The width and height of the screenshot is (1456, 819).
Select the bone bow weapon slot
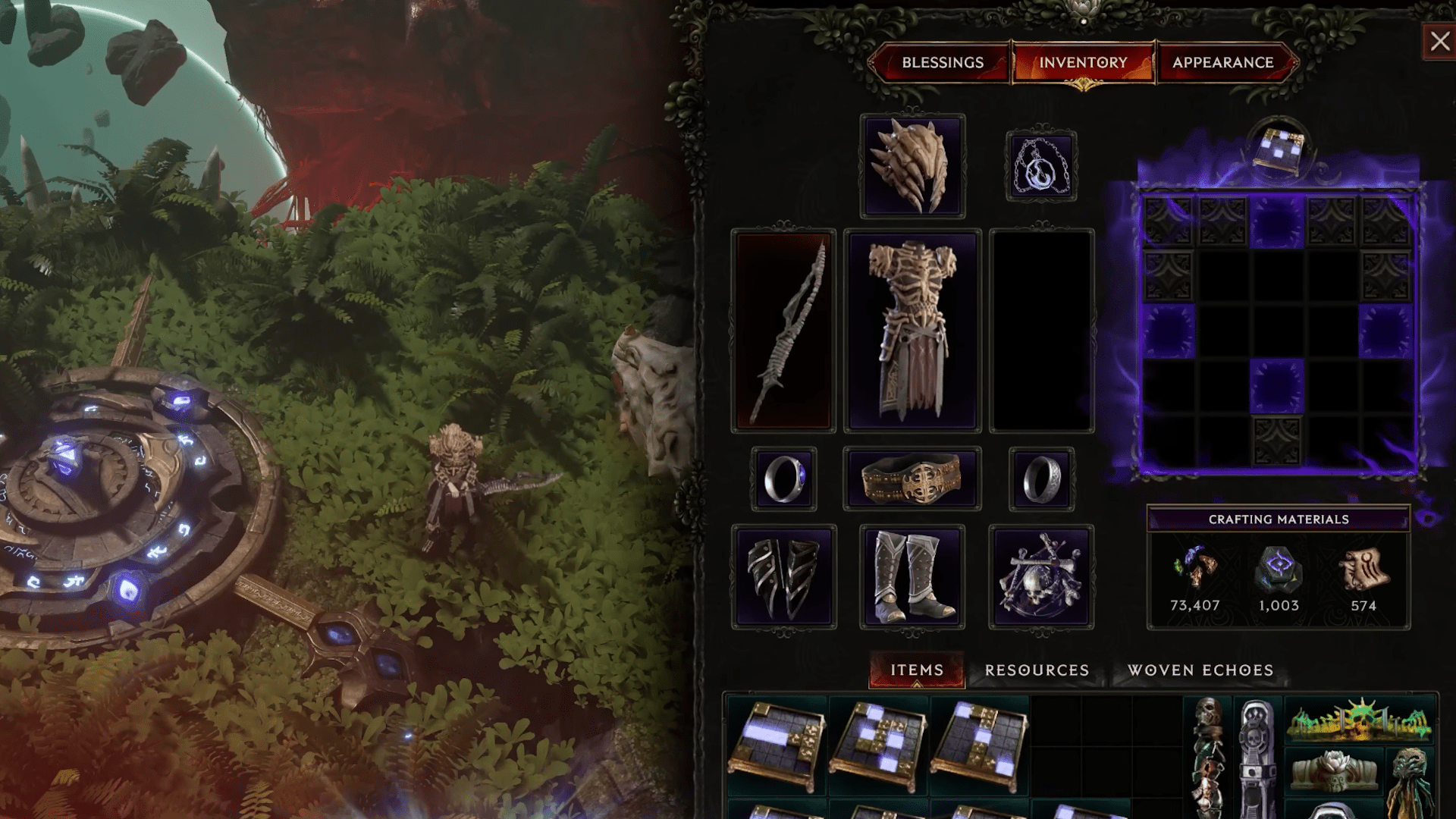pyautogui.click(x=783, y=331)
